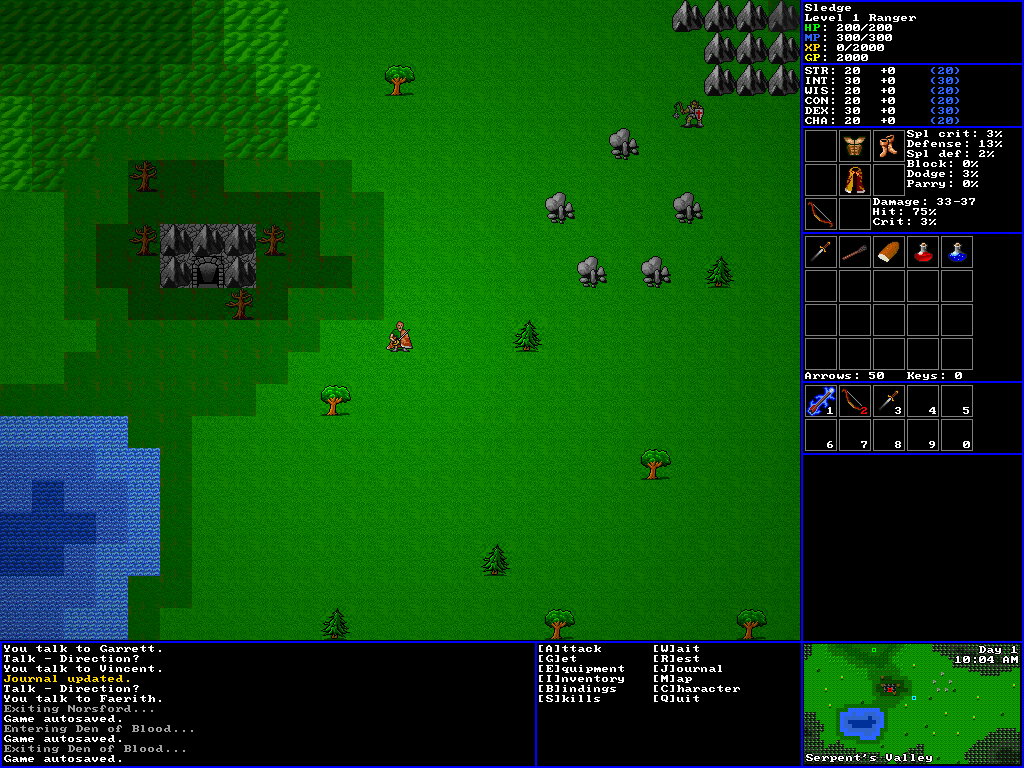Open the Journal

pos(687,669)
